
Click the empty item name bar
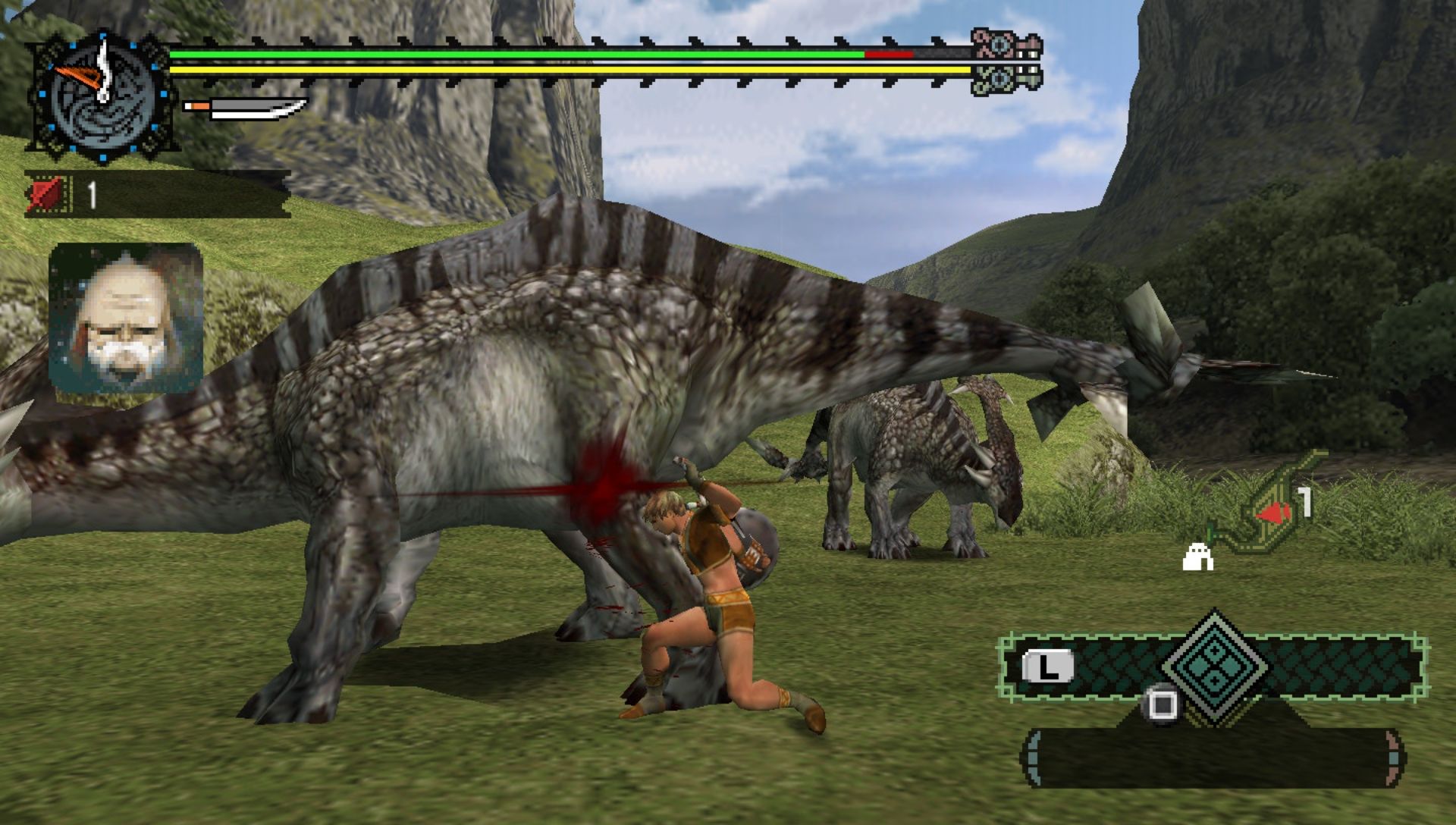tap(1212, 758)
